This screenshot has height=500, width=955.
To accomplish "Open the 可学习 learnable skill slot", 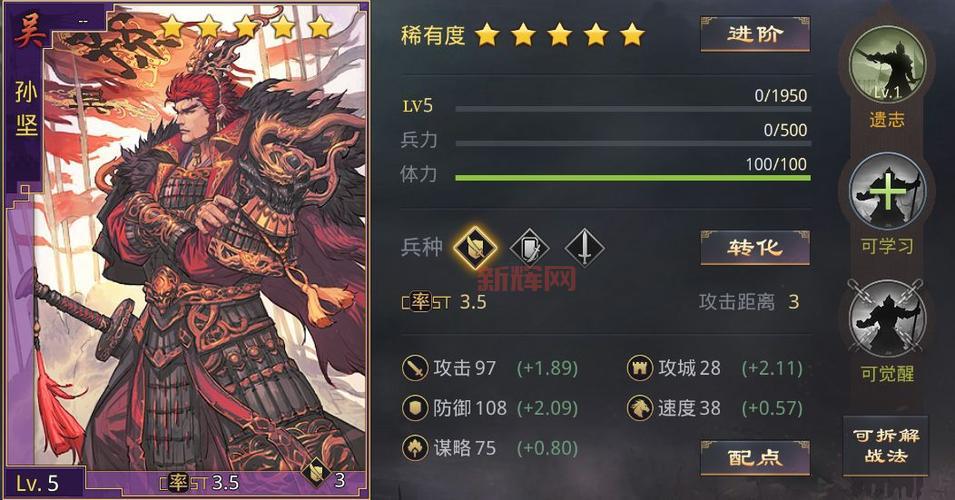I will tap(887, 192).
